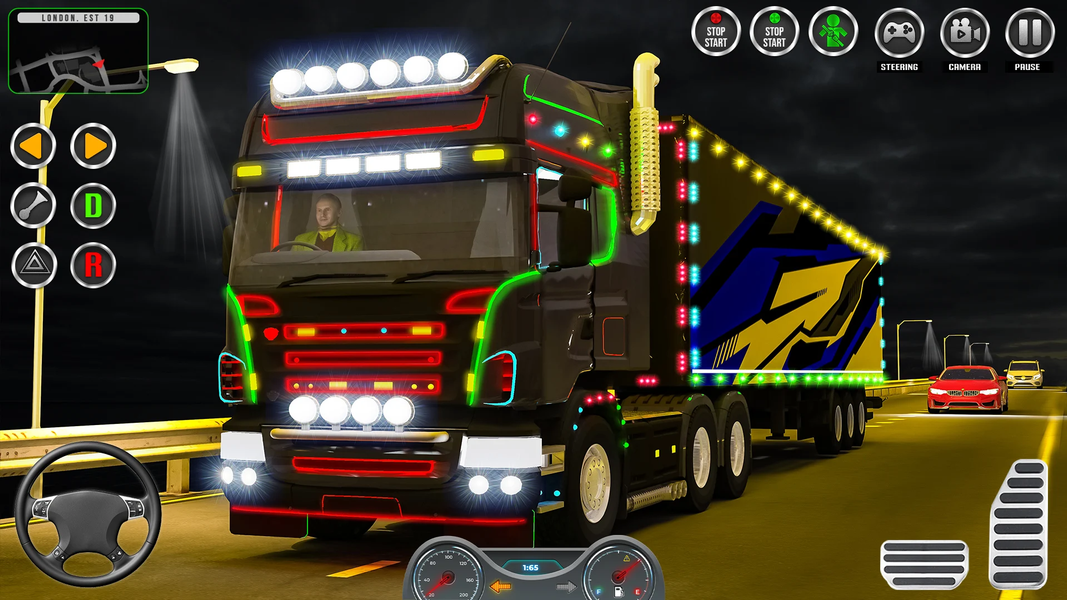Switch the steering control mode
Screen dimensions: 1067x600
click(899, 33)
